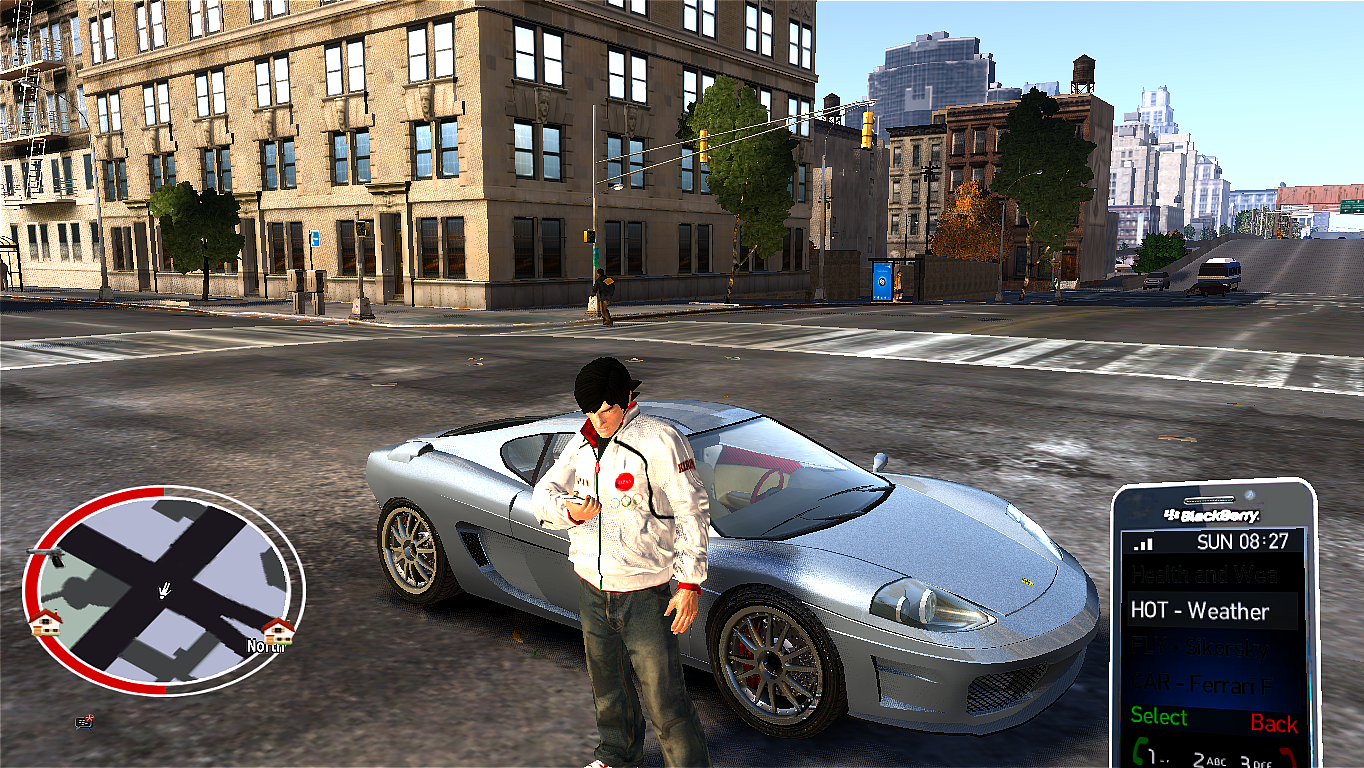Click the house marker beside the North label

tap(277, 630)
